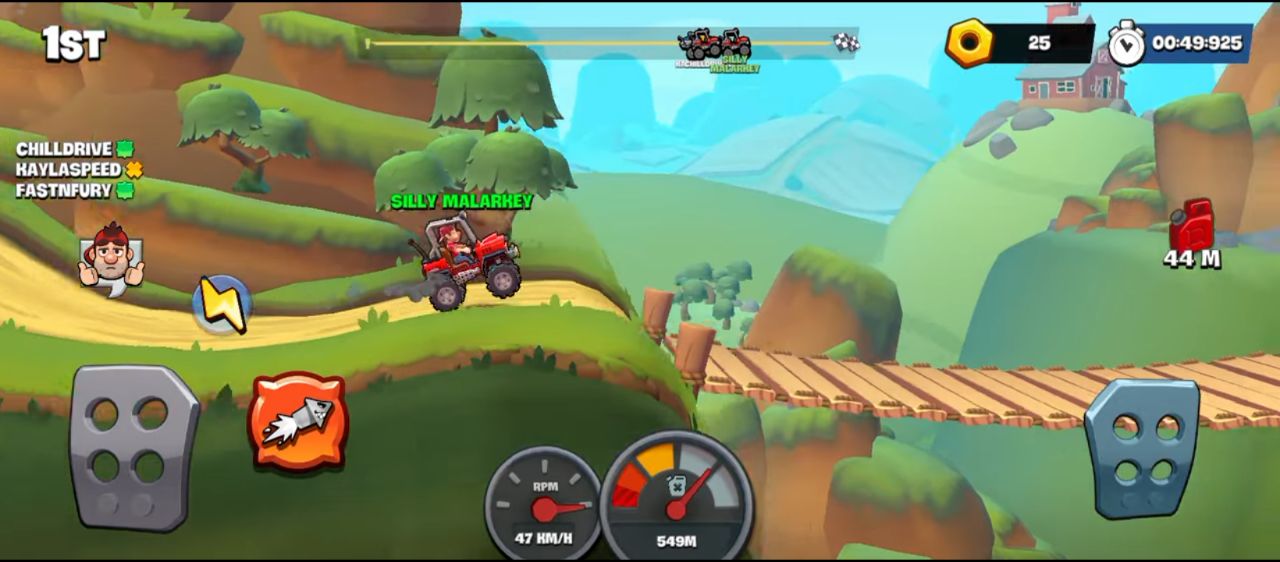The height and width of the screenshot is (562, 1280).
Task: Tap the gray brake pedal
Action: tap(133, 446)
